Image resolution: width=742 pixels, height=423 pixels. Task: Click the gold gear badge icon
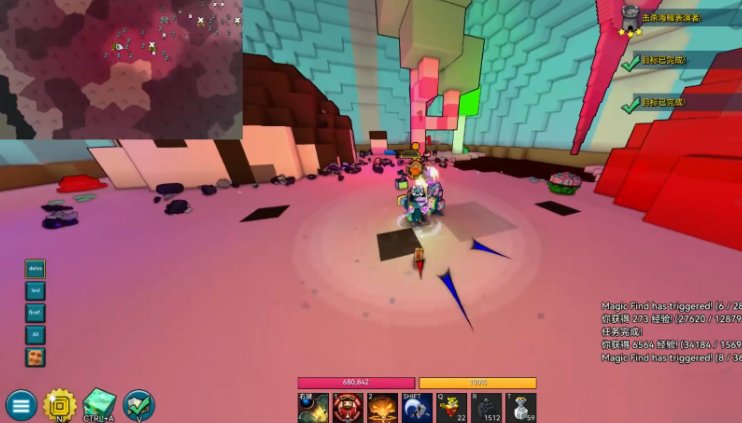60,404
